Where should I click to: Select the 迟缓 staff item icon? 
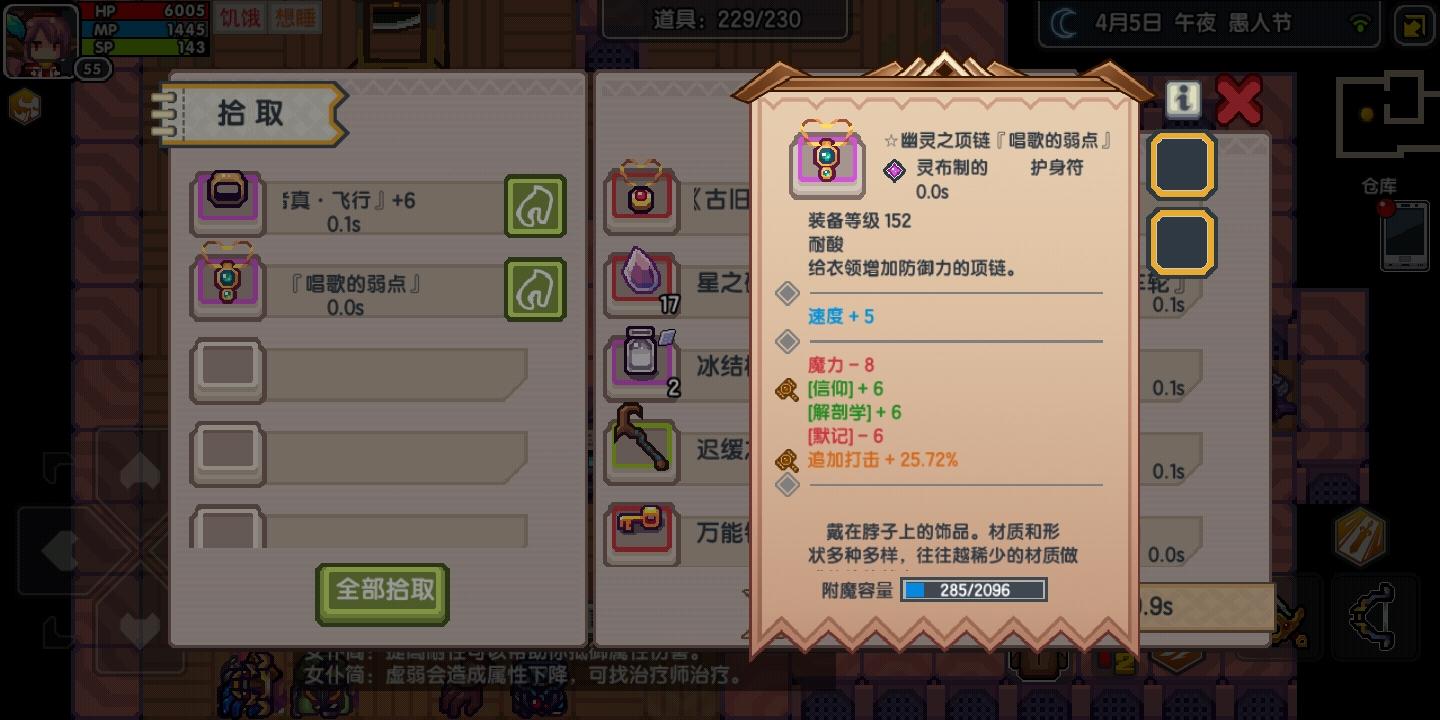(641, 450)
